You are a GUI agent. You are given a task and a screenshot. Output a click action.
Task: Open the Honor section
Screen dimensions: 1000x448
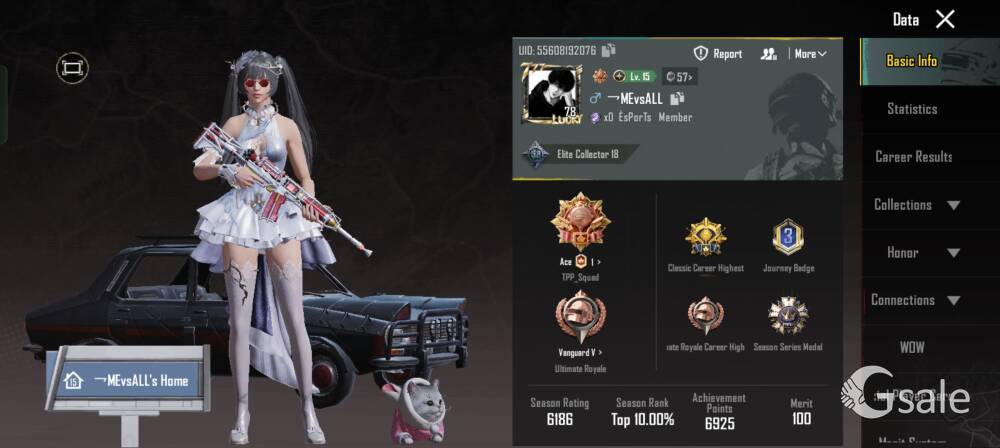click(x=916, y=252)
